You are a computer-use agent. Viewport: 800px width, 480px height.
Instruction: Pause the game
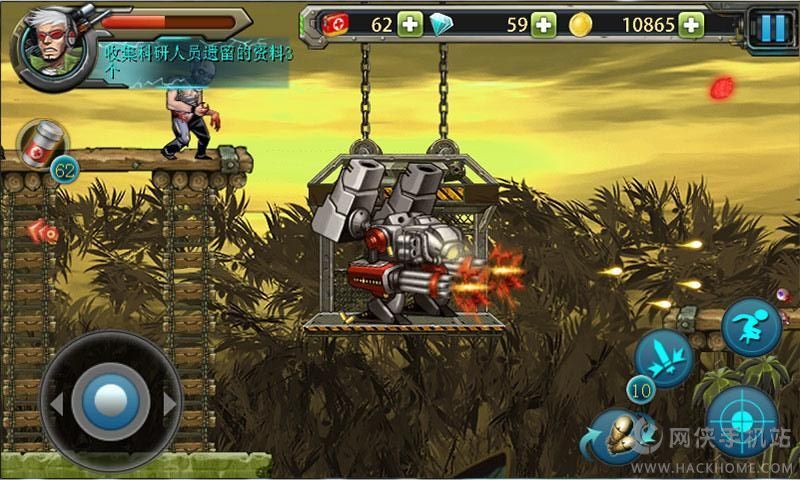(x=772, y=26)
